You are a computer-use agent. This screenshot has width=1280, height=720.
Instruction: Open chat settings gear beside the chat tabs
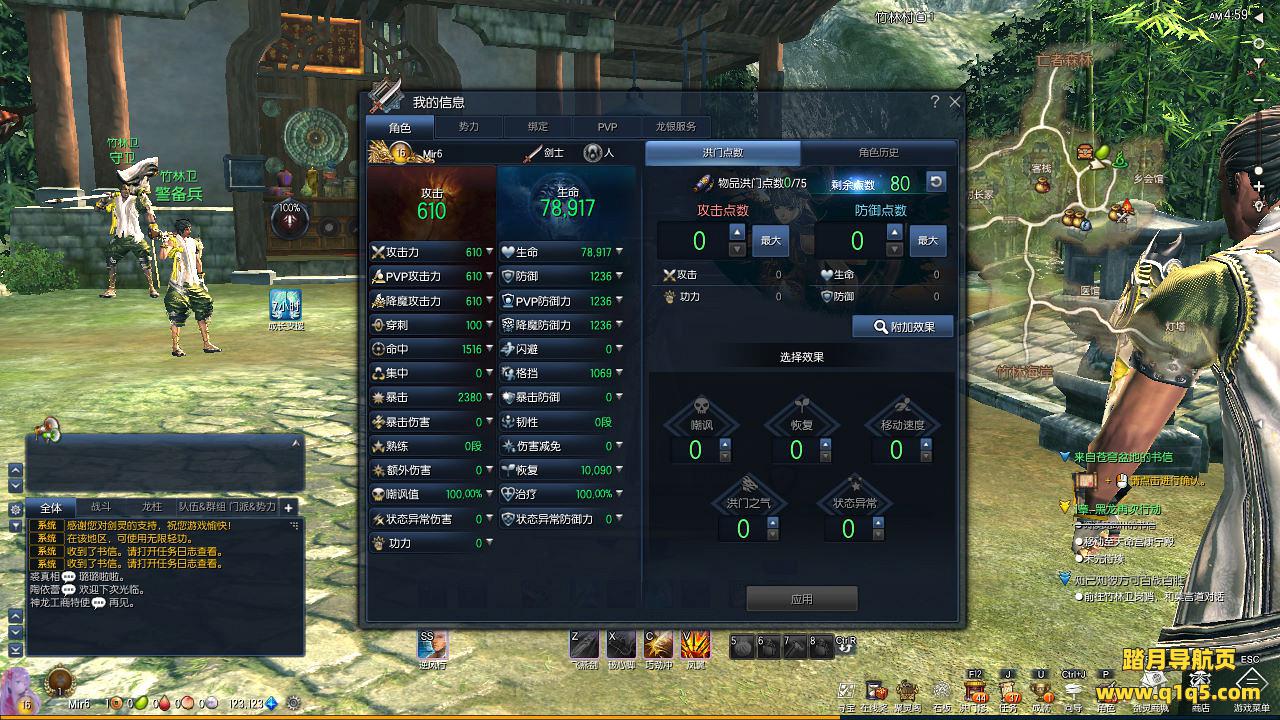tap(15, 509)
